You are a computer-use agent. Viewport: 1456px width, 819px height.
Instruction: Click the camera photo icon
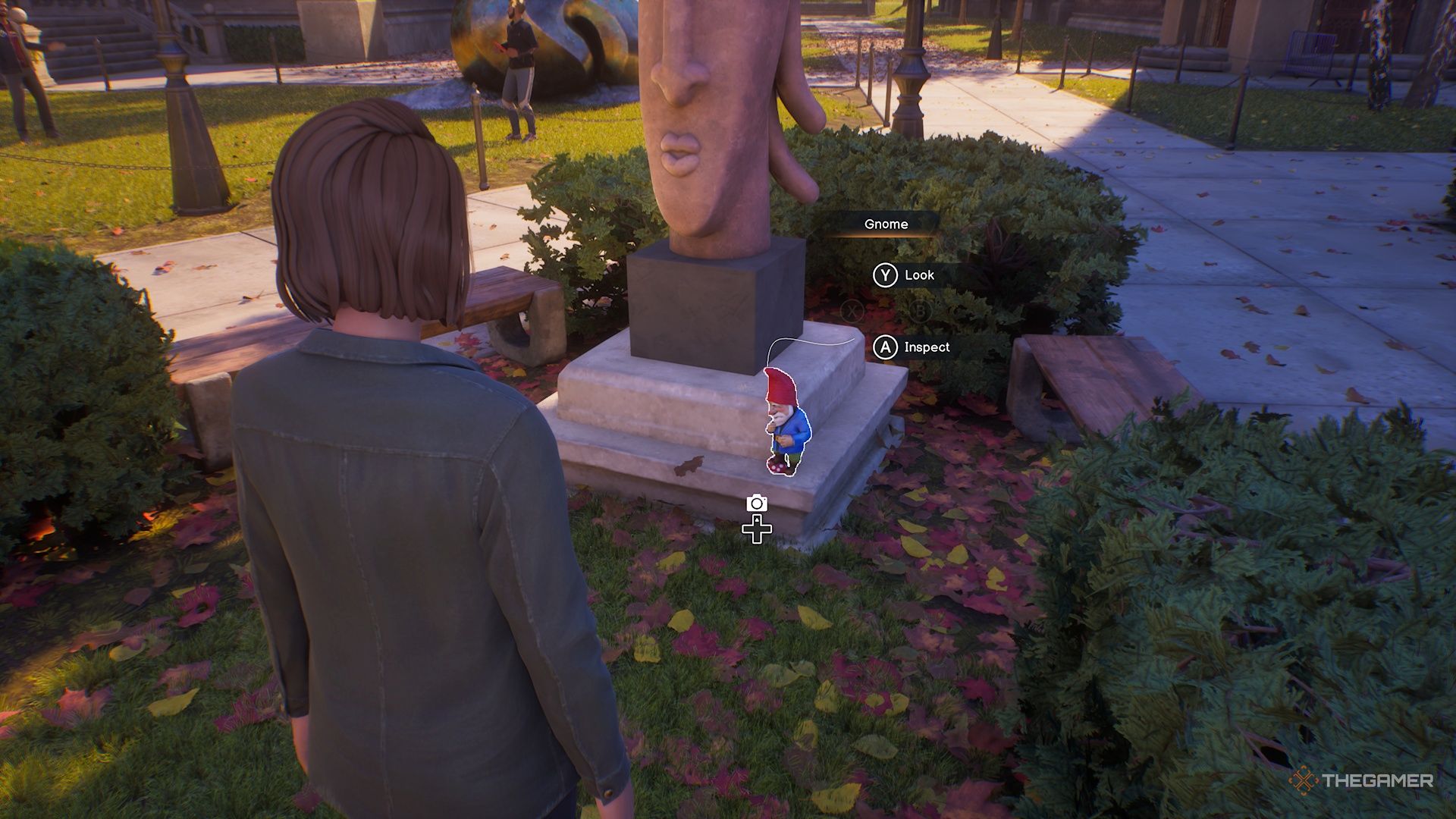coord(756,503)
